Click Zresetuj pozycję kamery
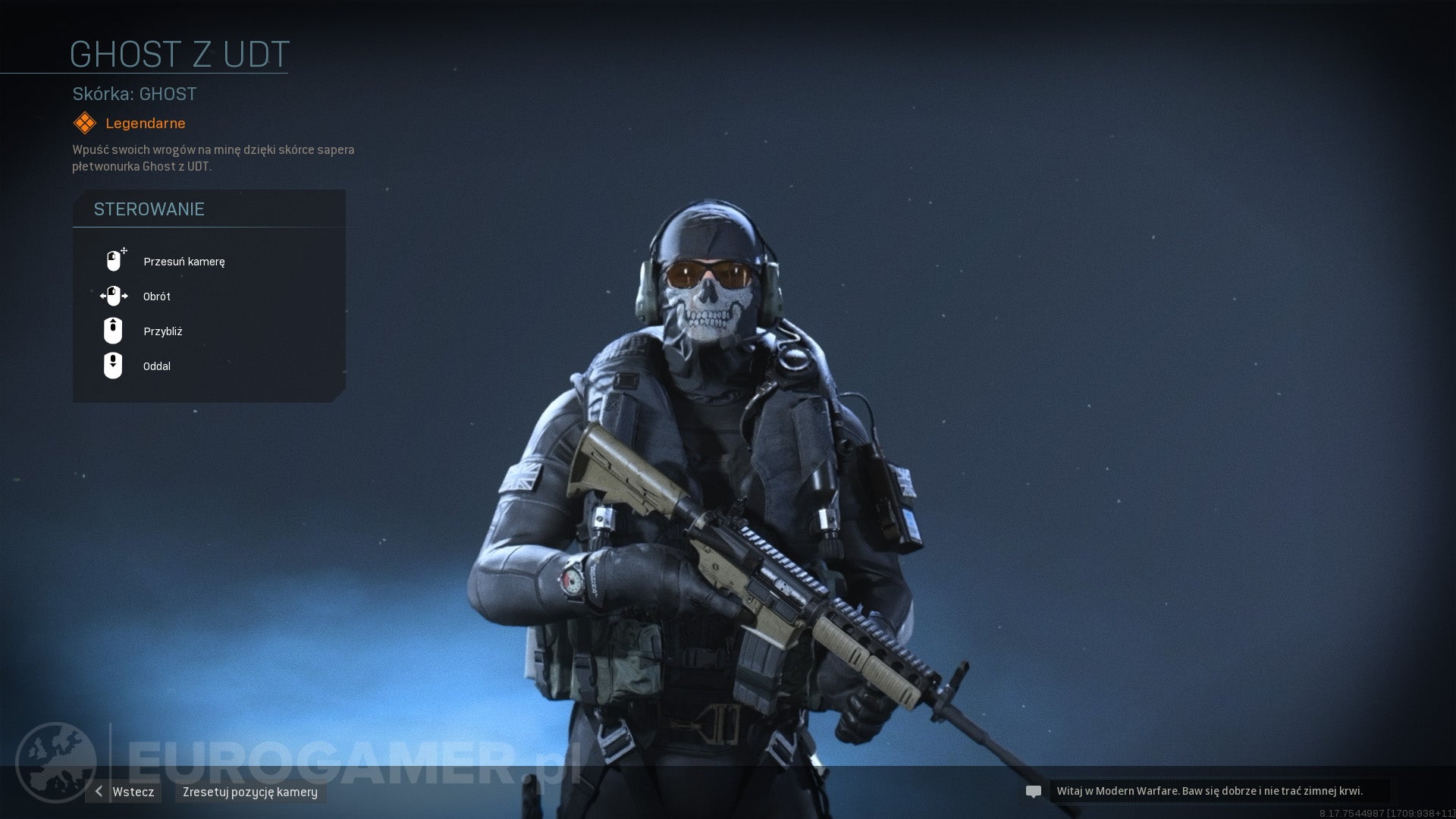This screenshot has width=1456, height=819. point(250,792)
